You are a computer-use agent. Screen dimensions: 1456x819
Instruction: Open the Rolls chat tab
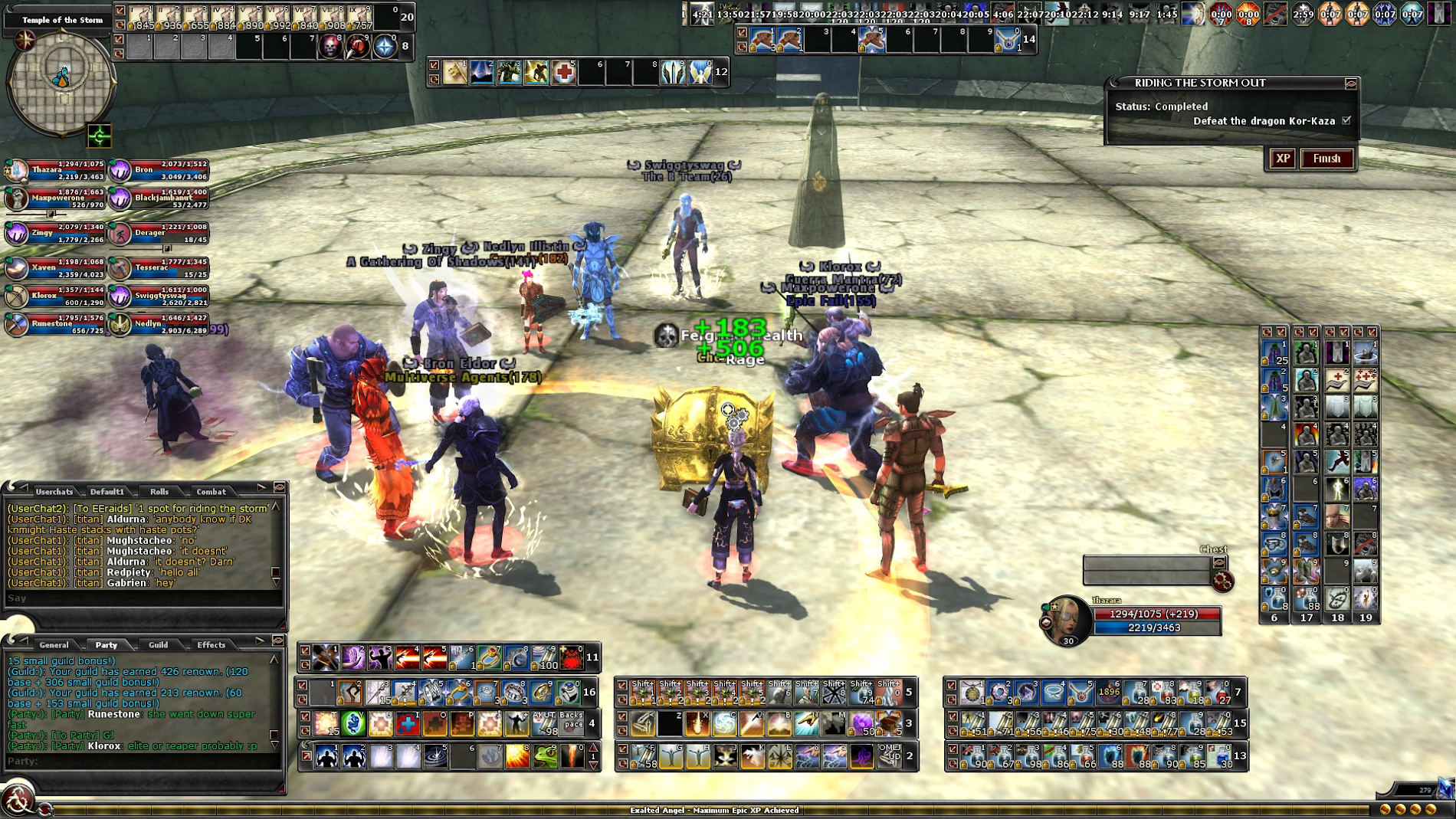tap(159, 491)
